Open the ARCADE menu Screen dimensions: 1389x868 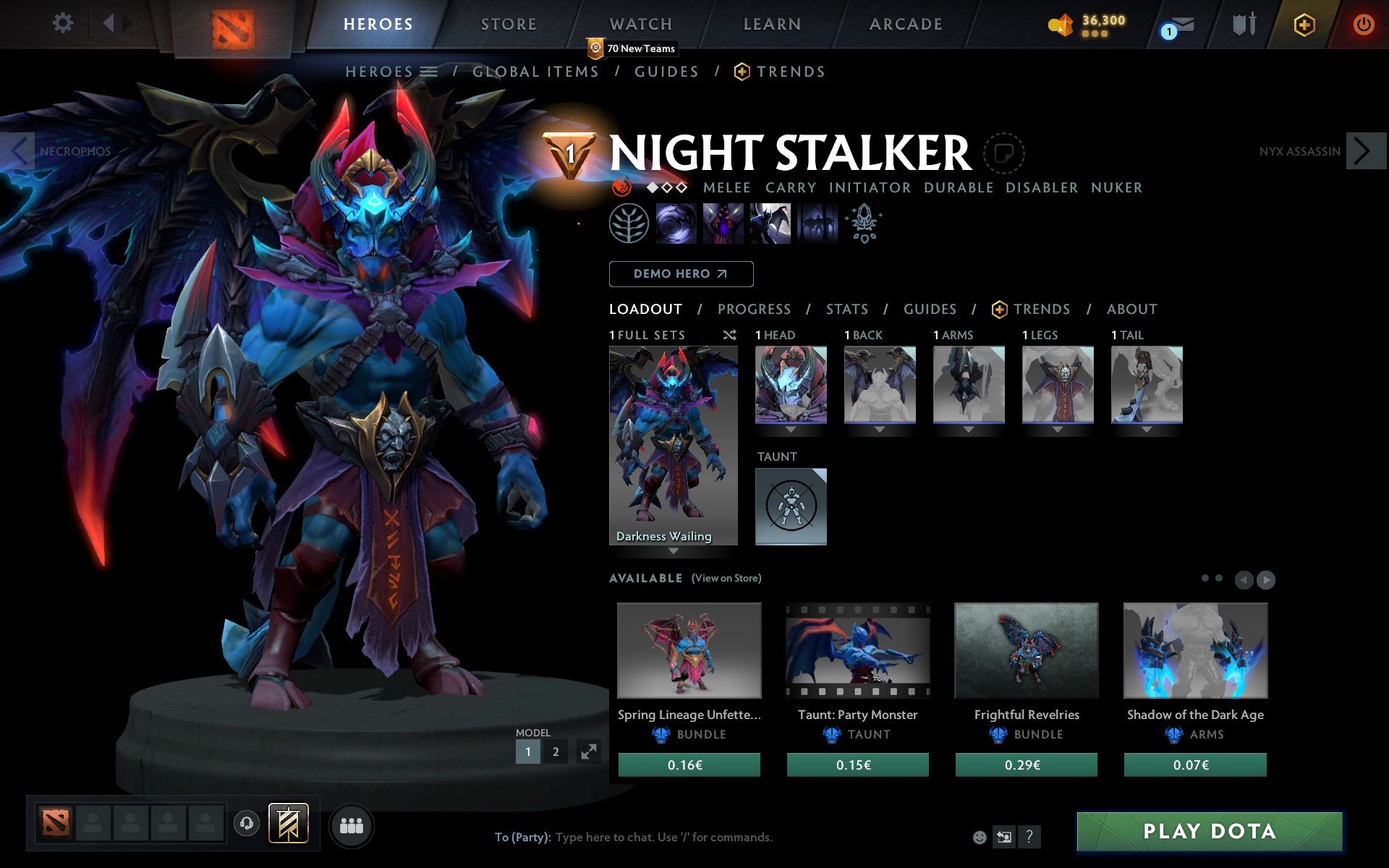(x=905, y=24)
